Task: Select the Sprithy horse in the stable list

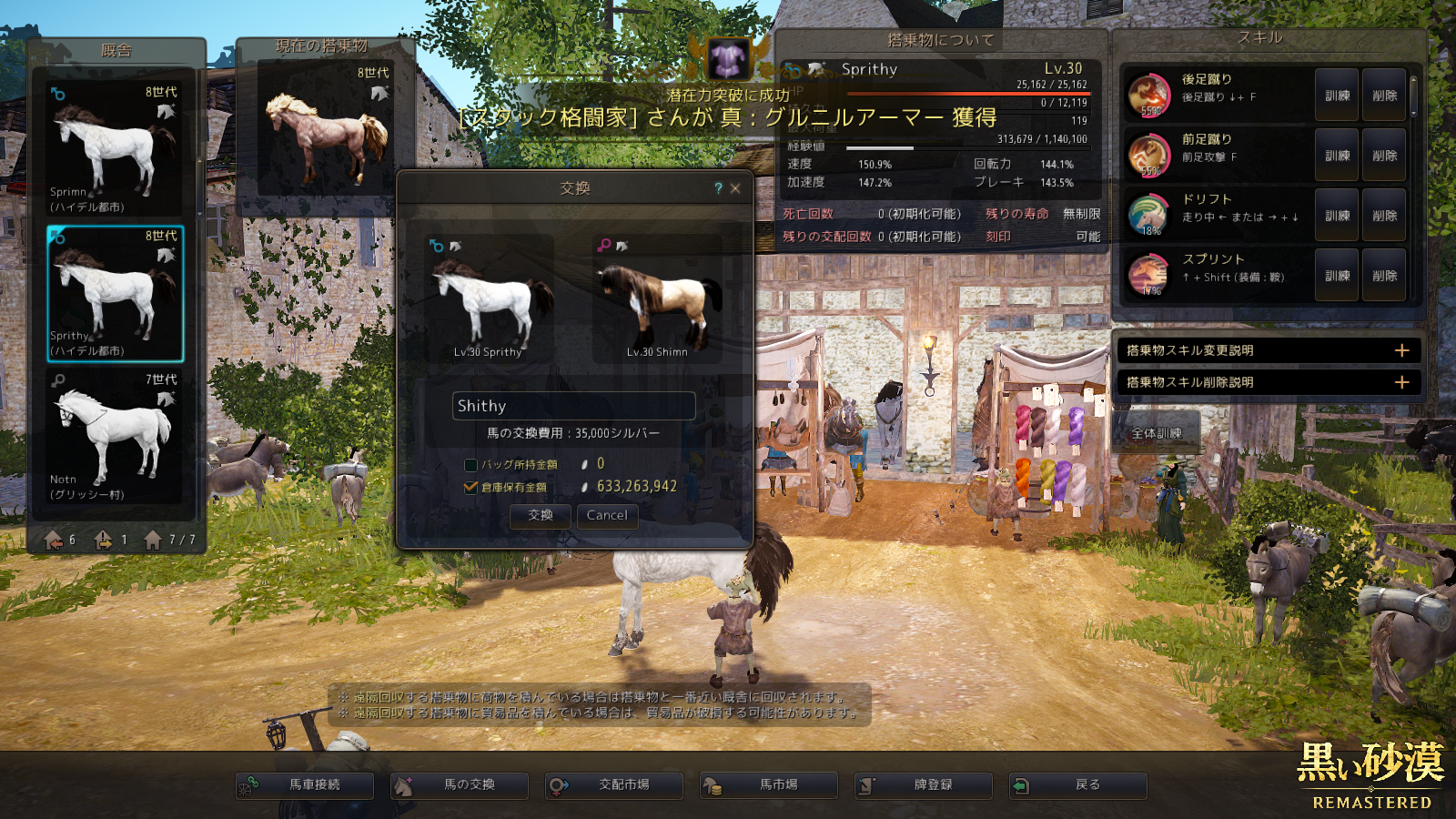Action: (x=115, y=293)
